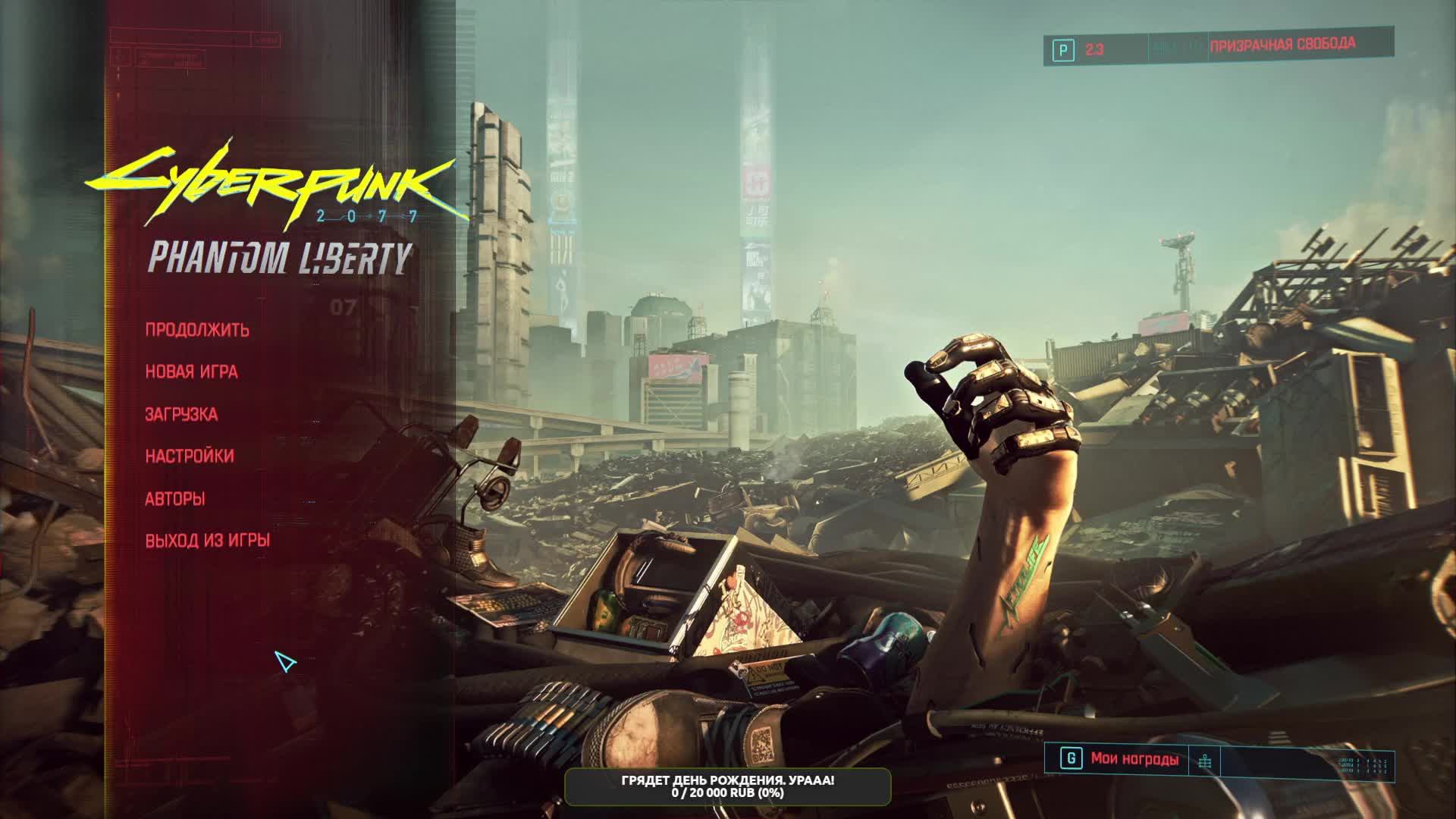Click the birthday donation goal overlay

pos(727,786)
